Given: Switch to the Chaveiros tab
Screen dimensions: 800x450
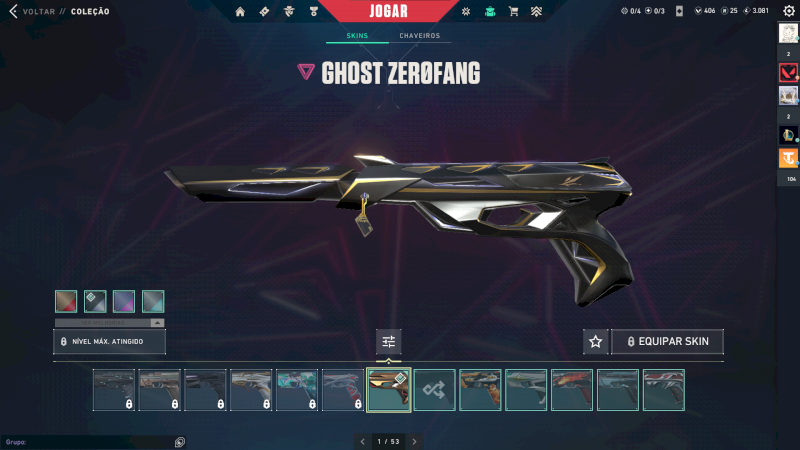Looking at the screenshot, I should click(419, 36).
